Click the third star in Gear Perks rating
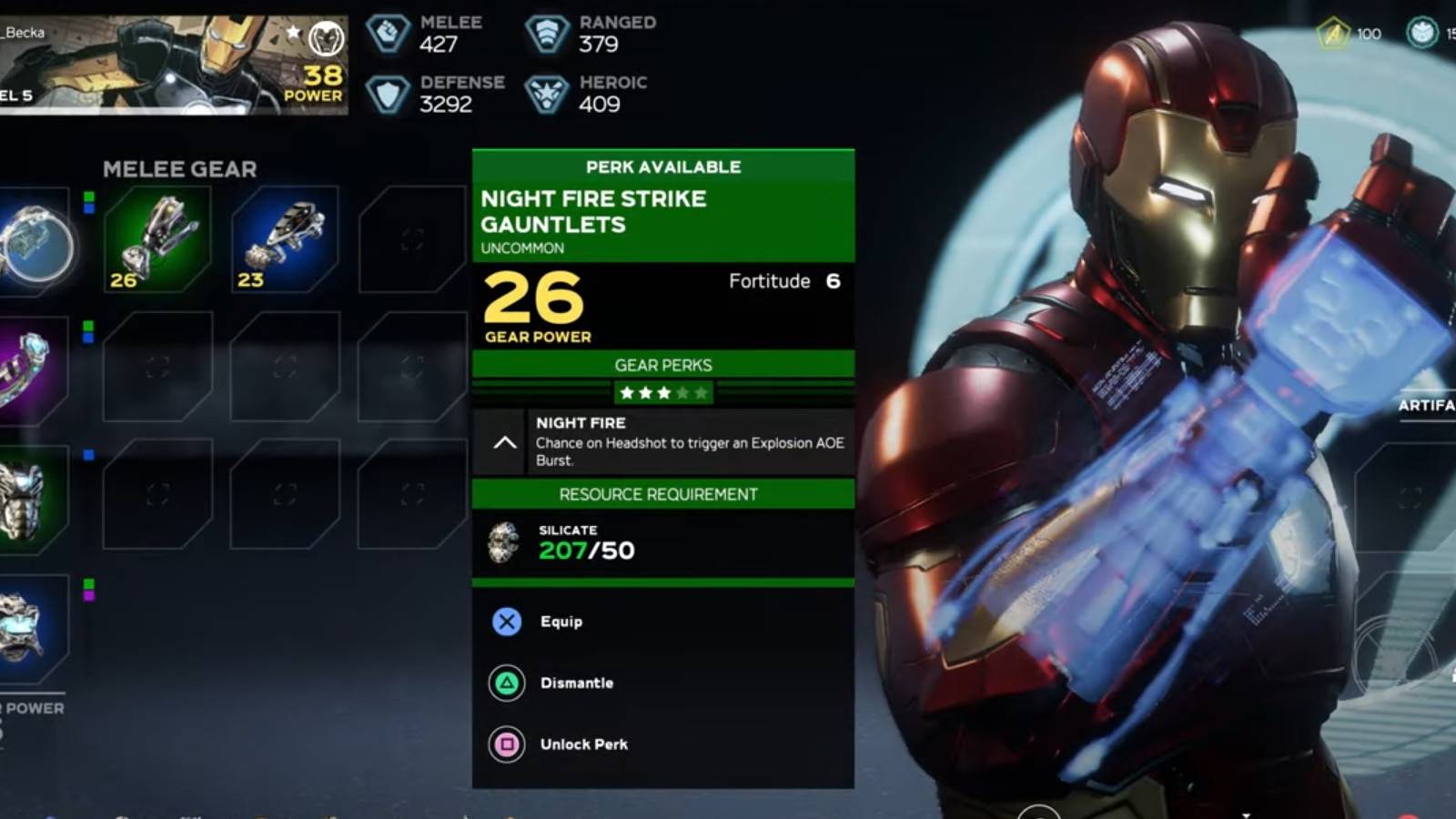 (664, 392)
